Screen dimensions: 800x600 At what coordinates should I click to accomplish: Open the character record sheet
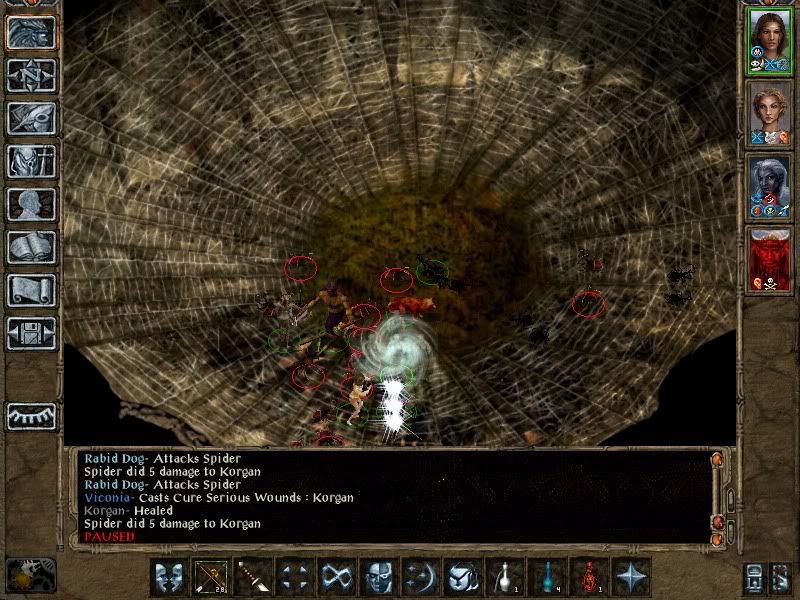[31, 204]
